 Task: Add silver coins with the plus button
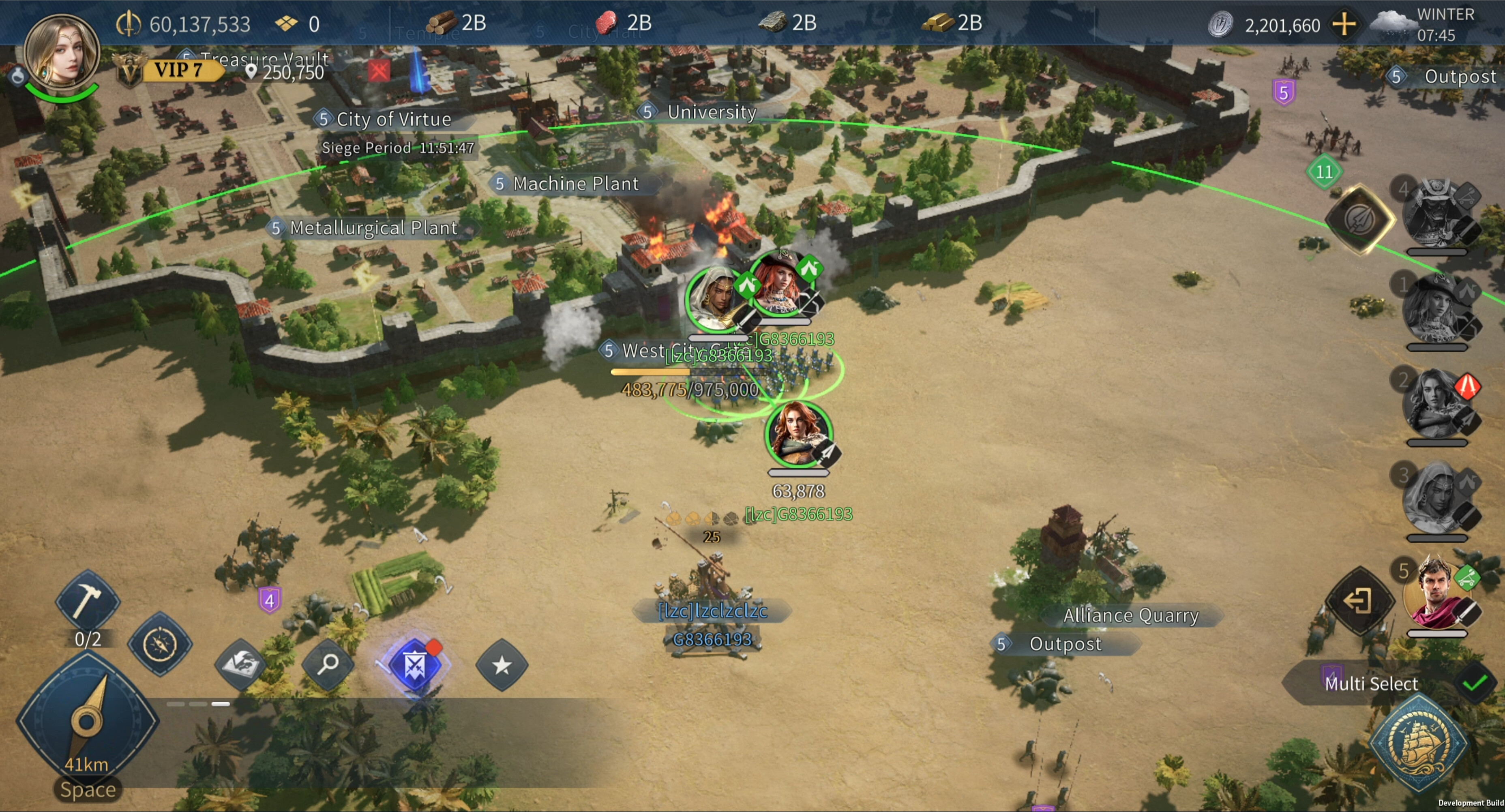[x=1344, y=25]
